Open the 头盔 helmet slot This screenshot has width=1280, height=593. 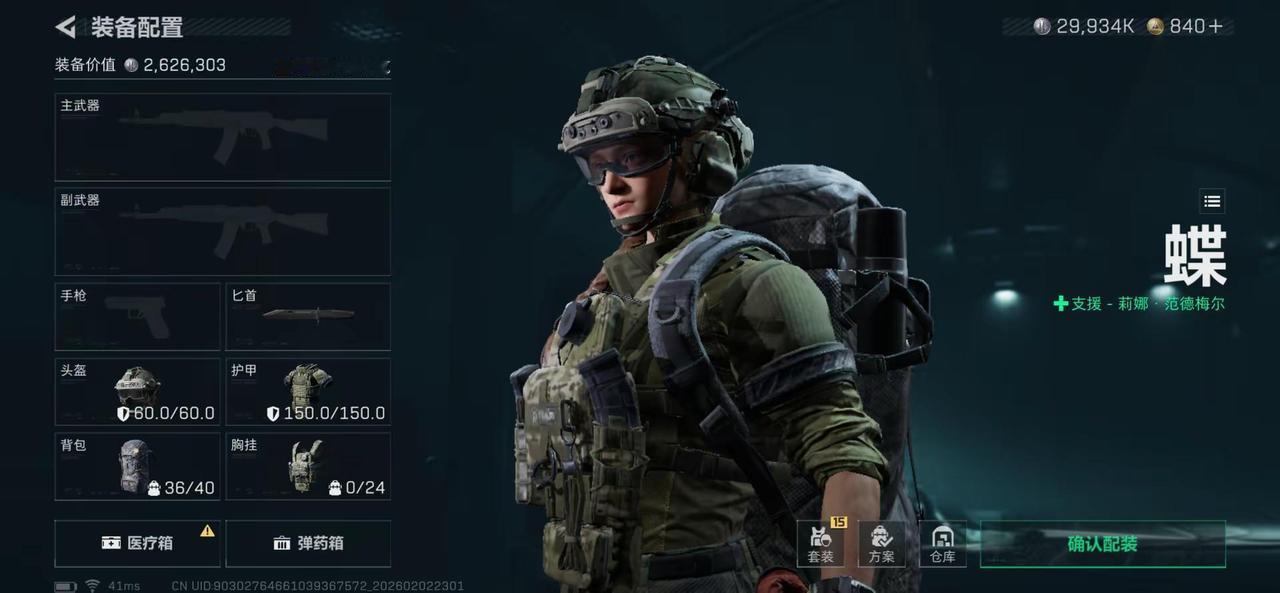point(137,391)
